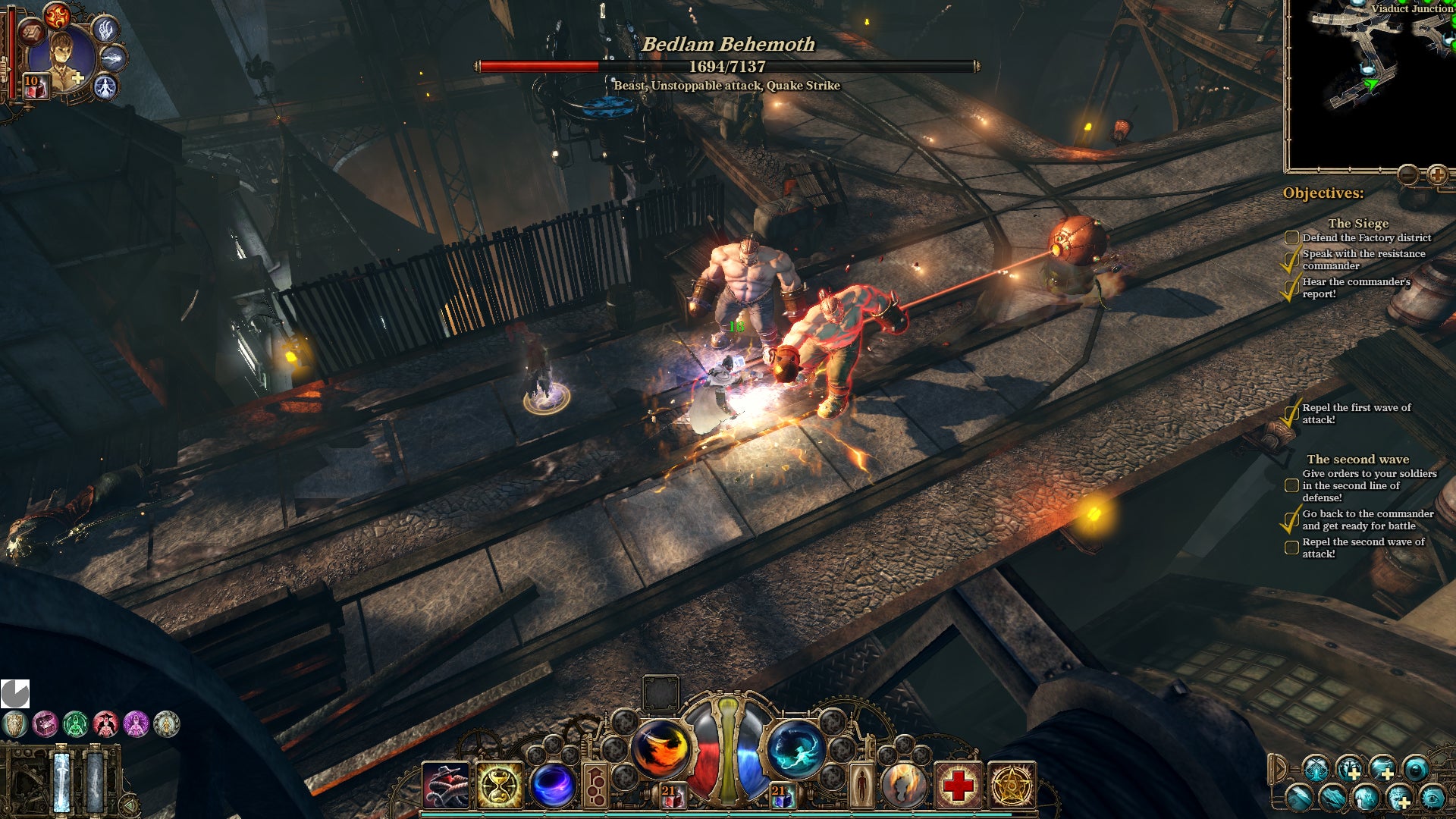Use the red cross healing skill
The height and width of the screenshot is (819, 1456).
(x=958, y=785)
